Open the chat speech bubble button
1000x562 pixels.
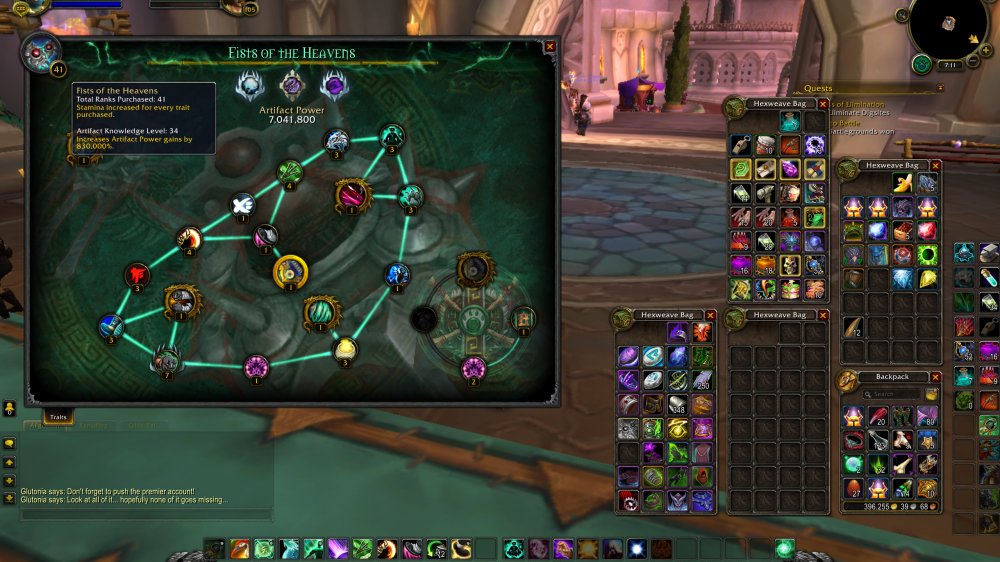tap(9, 443)
